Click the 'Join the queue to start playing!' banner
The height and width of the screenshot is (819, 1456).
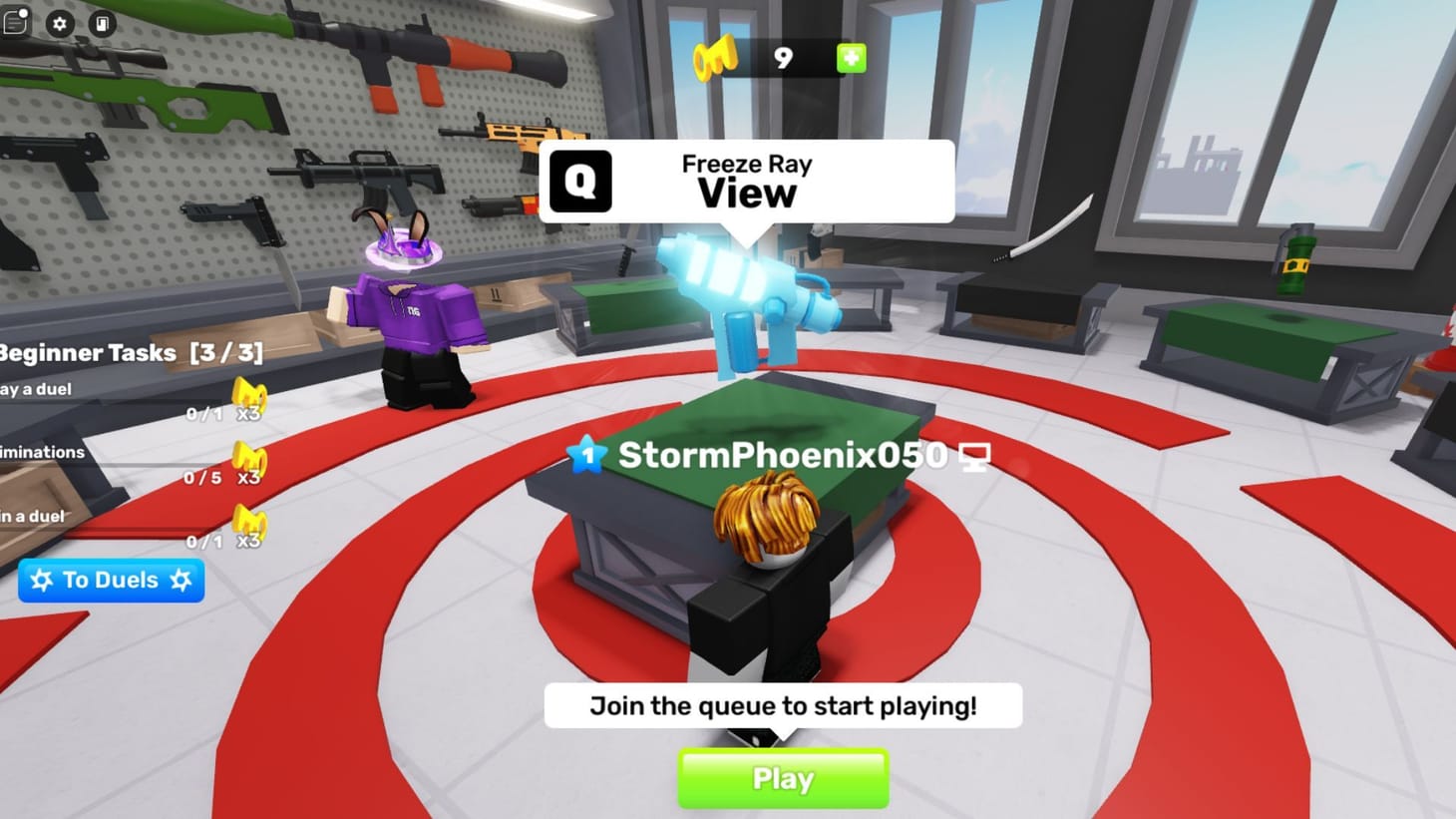coord(782,705)
